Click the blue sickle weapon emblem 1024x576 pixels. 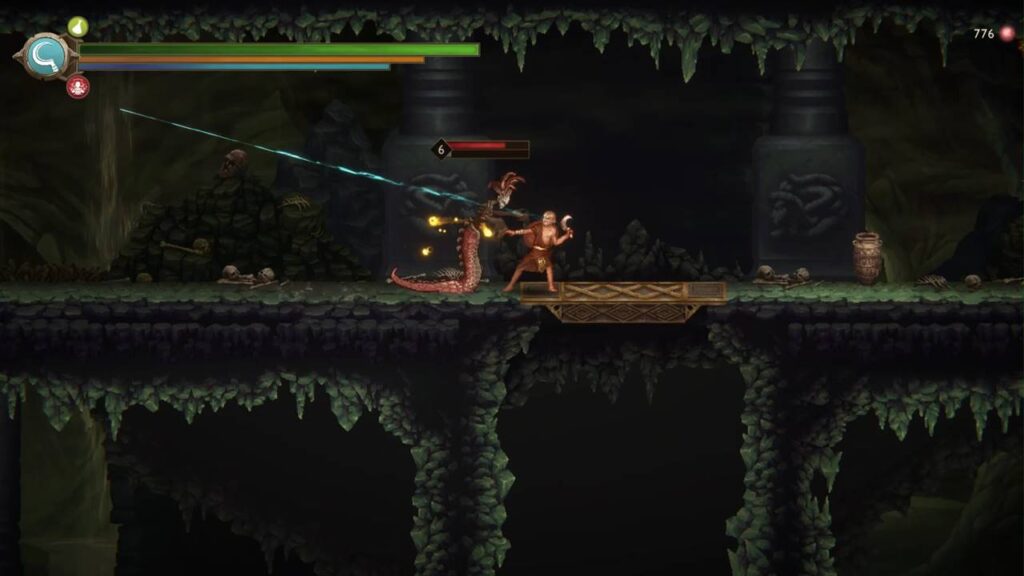pyautogui.click(x=47, y=56)
